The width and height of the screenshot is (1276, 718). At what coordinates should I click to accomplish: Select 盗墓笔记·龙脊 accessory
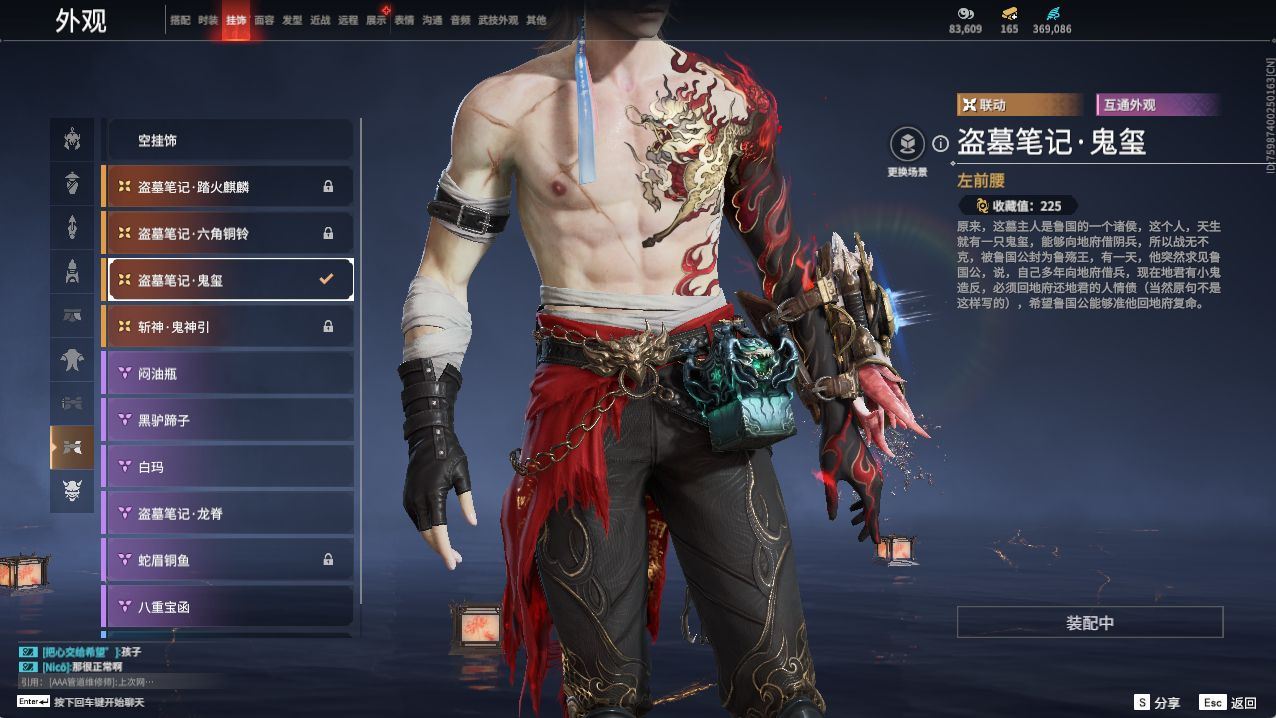[229, 513]
